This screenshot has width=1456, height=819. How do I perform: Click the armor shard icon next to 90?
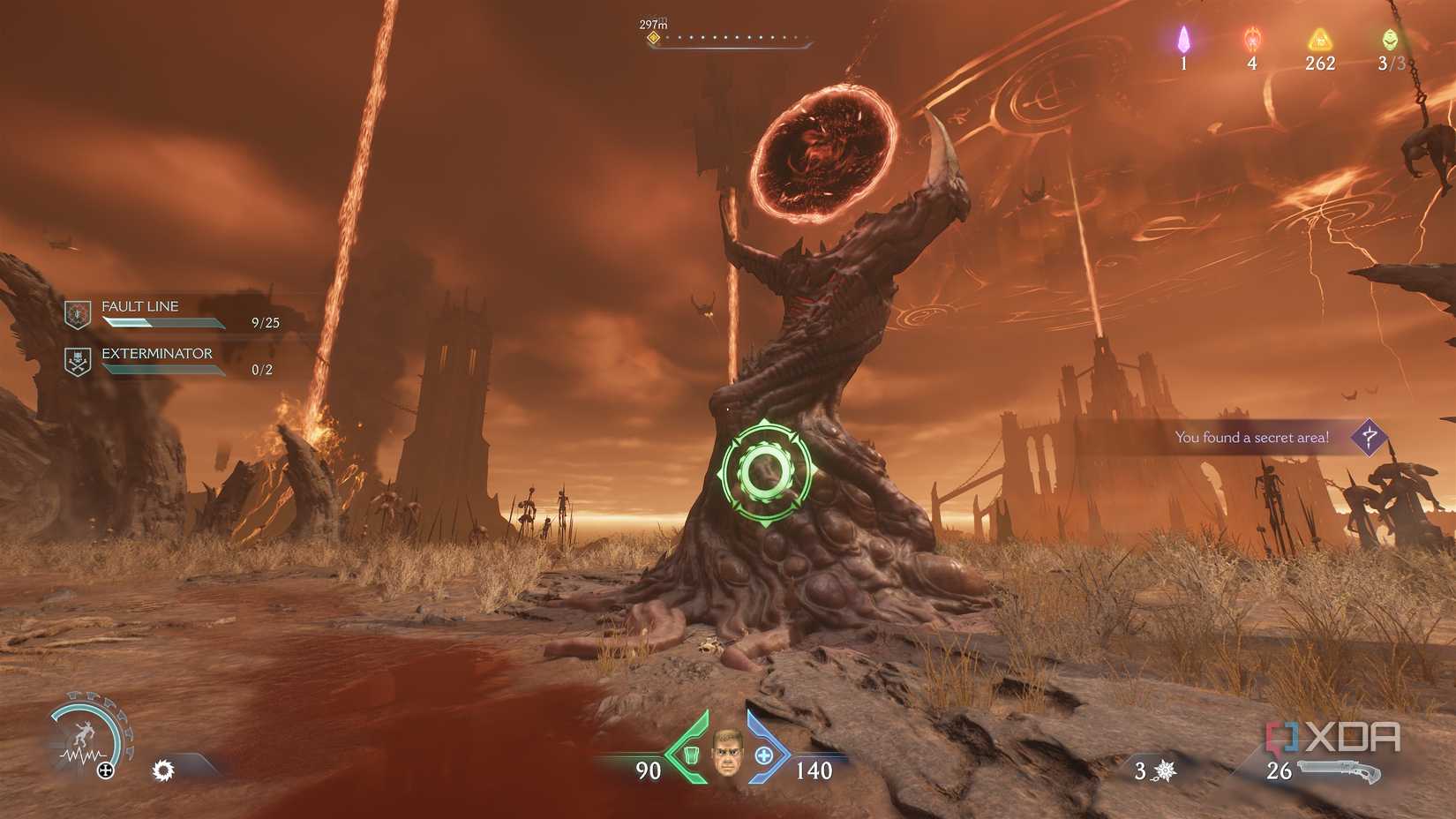(690, 757)
